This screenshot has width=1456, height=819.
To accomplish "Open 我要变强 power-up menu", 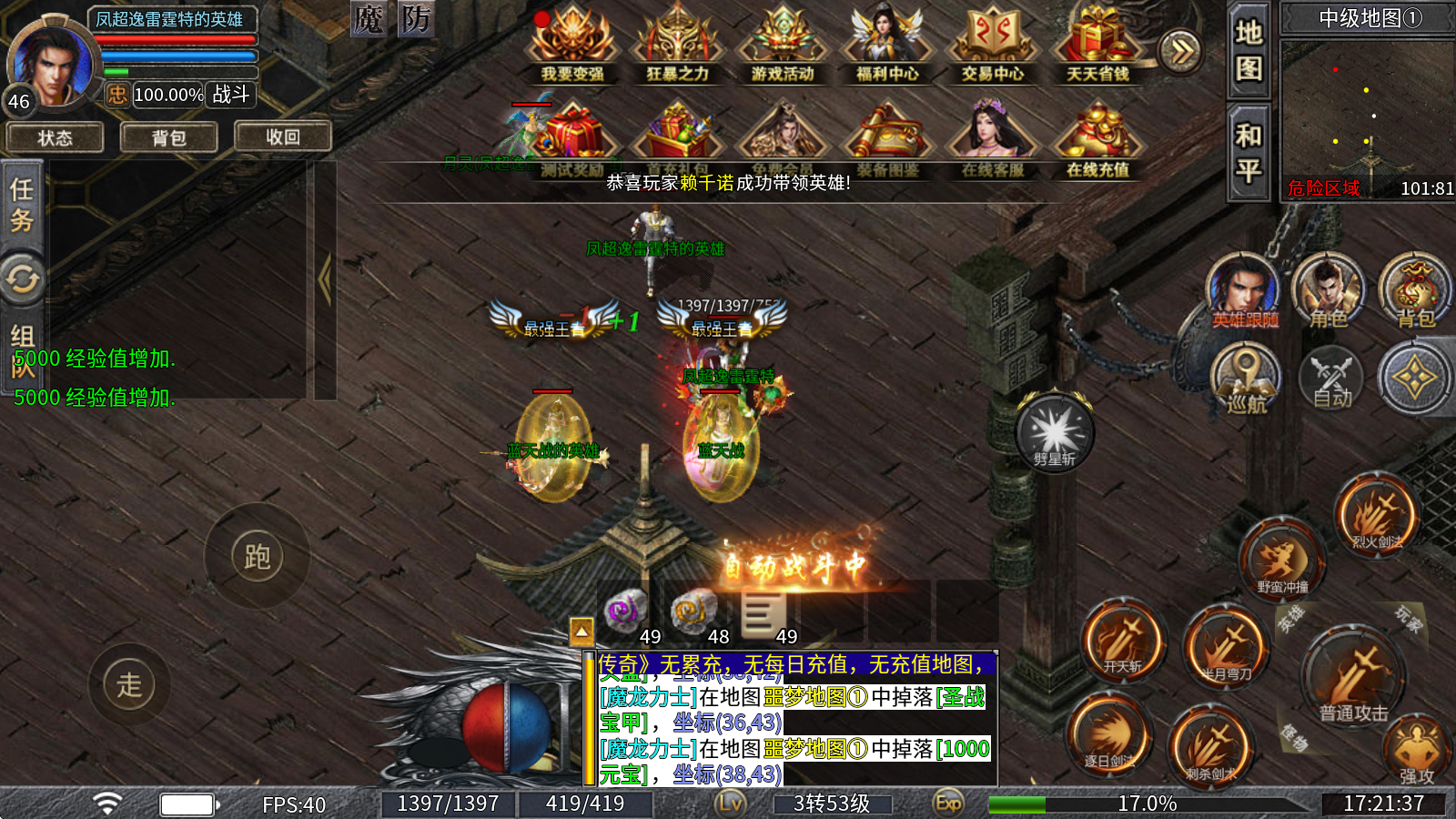I will 572,45.
